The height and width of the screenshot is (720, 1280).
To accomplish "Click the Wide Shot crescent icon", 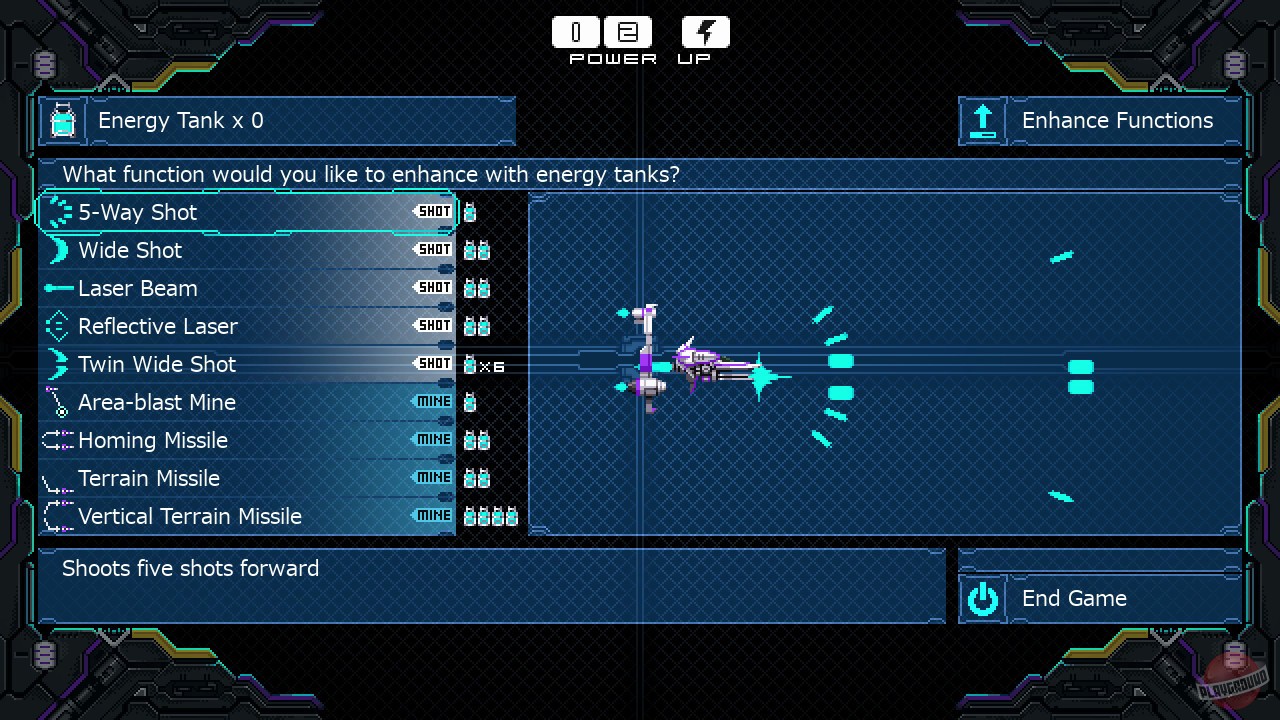I will (x=58, y=250).
